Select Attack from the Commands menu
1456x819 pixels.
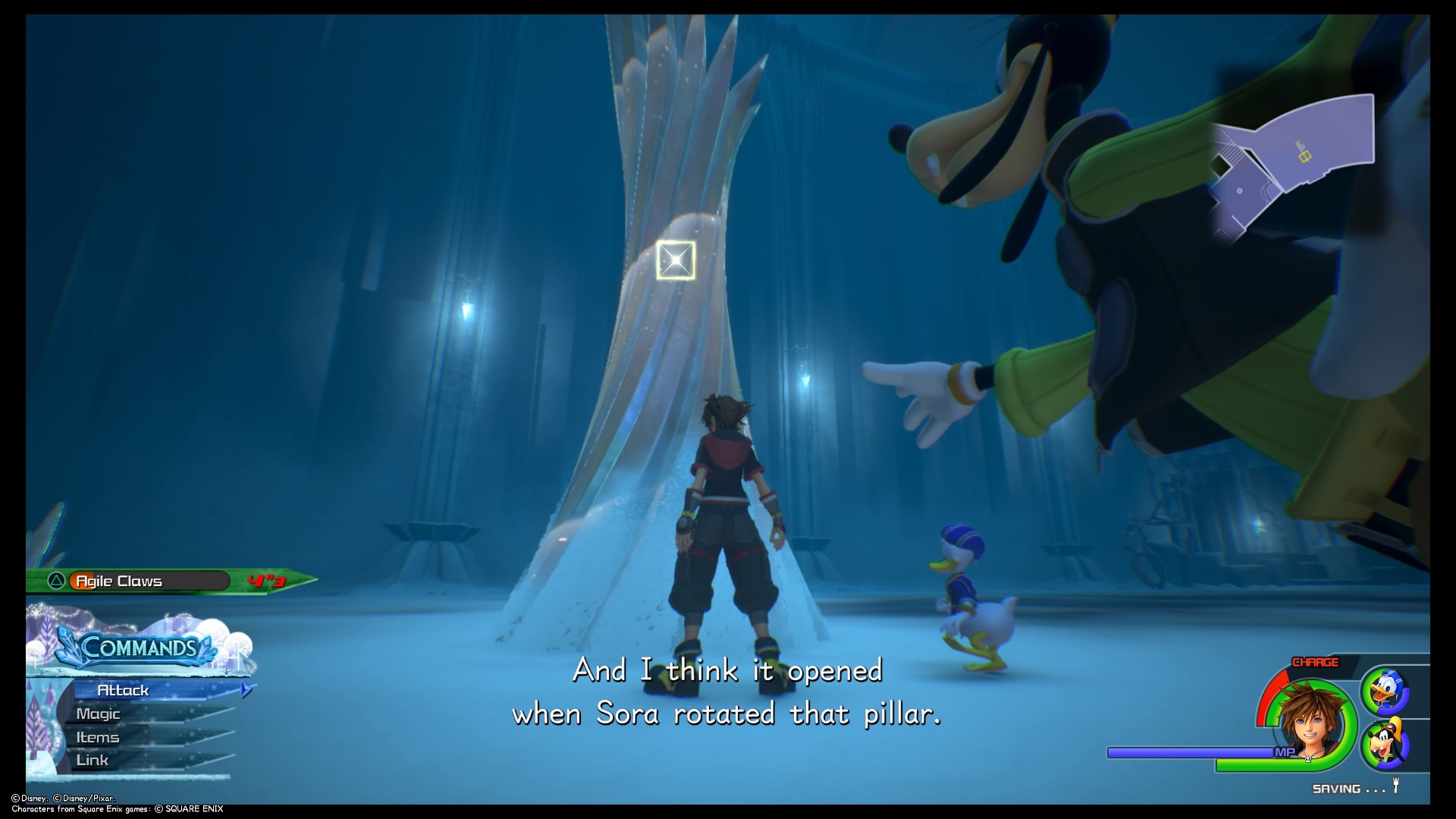(124, 691)
